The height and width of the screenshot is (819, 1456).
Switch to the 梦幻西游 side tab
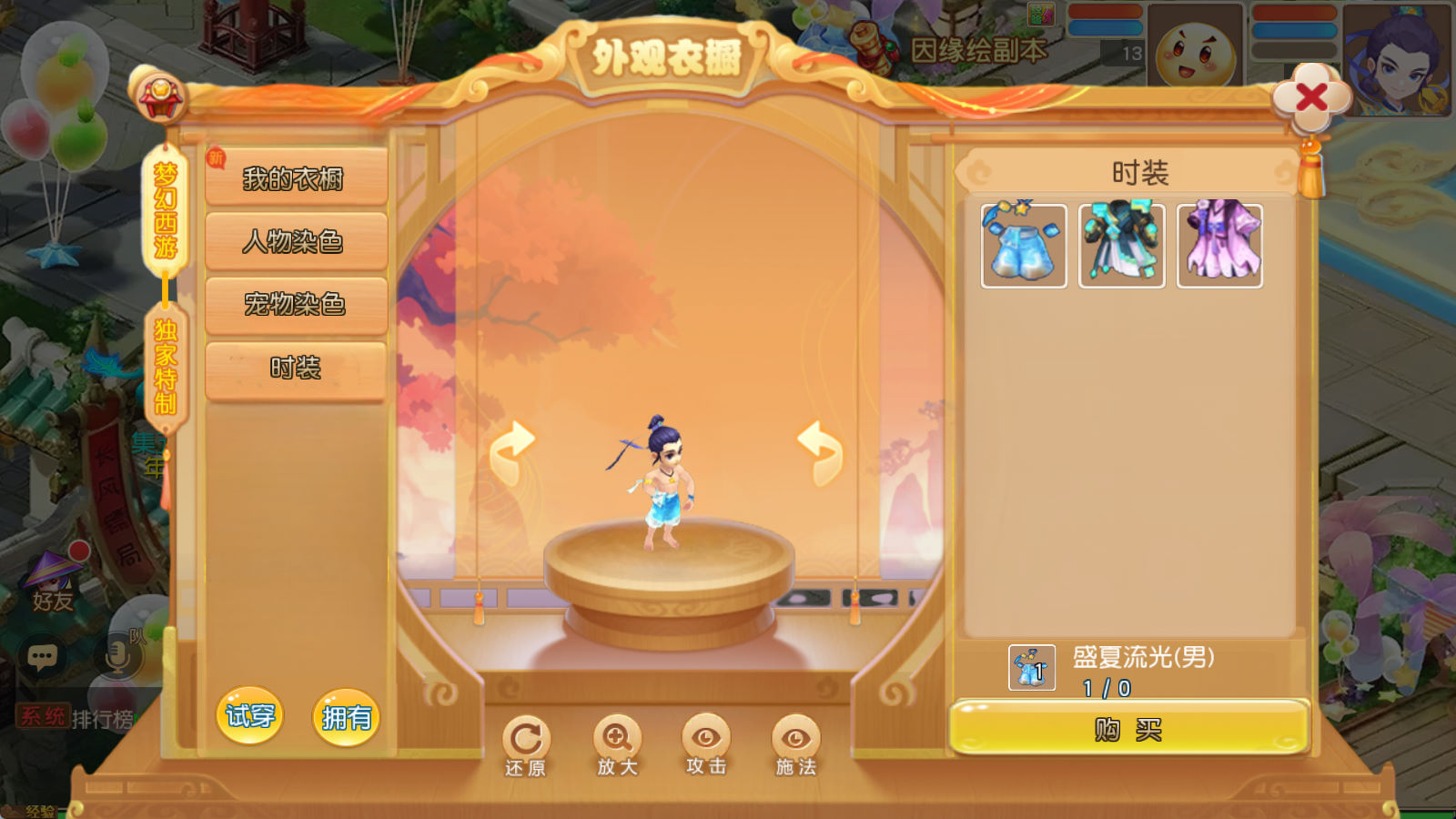(165, 211)
